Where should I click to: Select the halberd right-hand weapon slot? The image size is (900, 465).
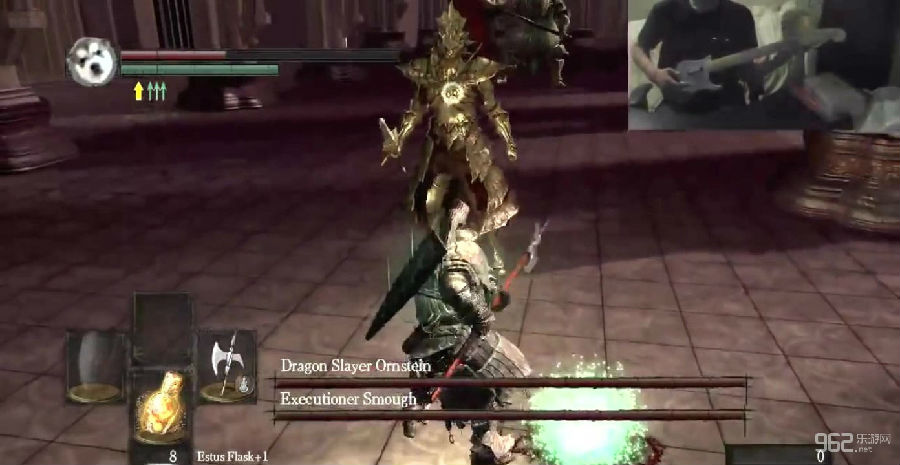coord(228,366)
